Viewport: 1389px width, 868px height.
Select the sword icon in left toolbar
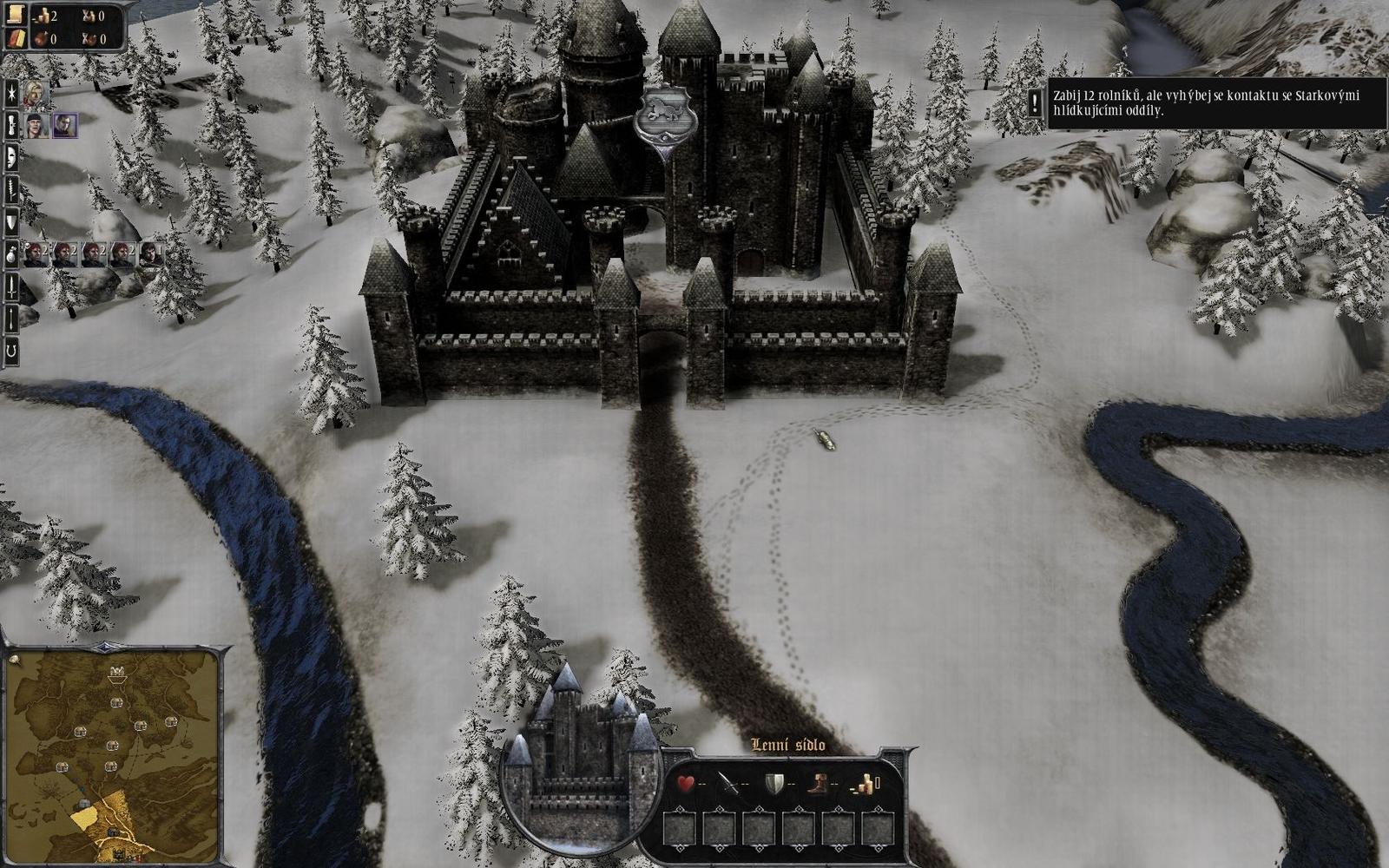10,286
